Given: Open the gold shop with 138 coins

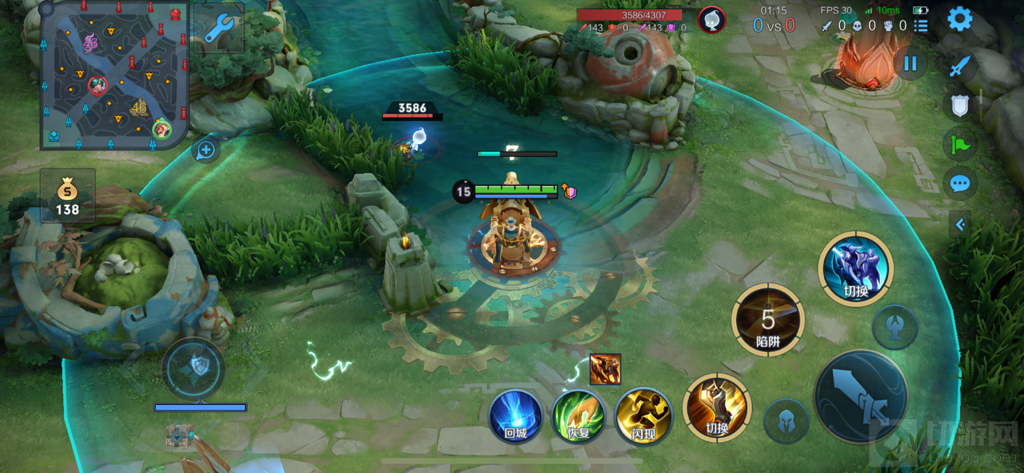Looking at the screenshot, I should click(x=68, y=196).
